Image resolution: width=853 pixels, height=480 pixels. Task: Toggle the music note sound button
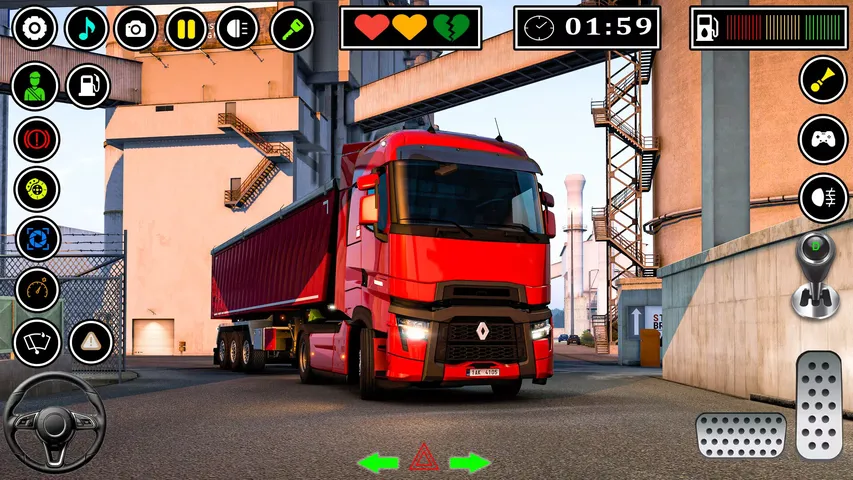(x=87, y=28)
